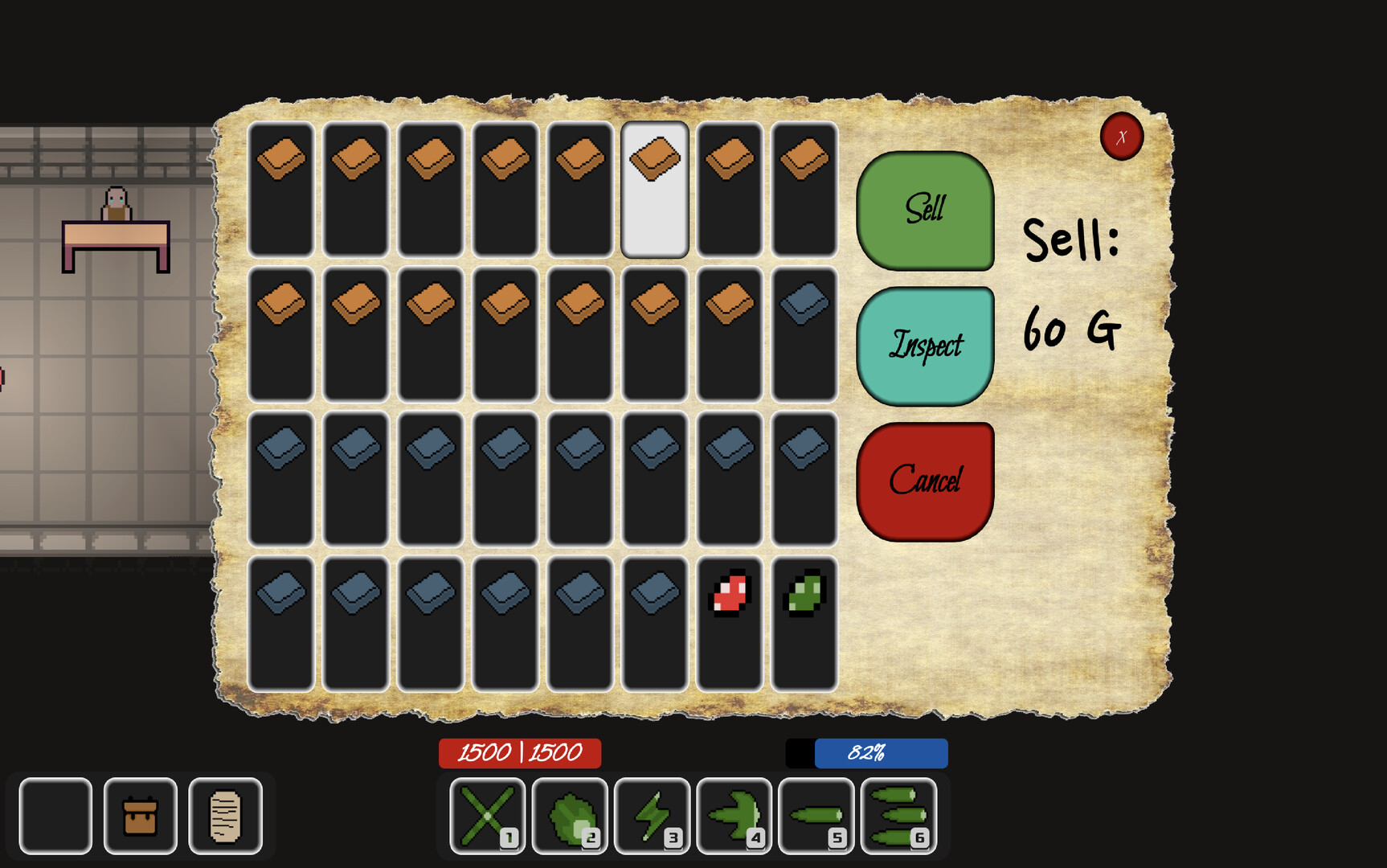Viewport: 1387px width, 868px height.
Task: Open the backpack inventory icon
Action: [x=141, y=814]
